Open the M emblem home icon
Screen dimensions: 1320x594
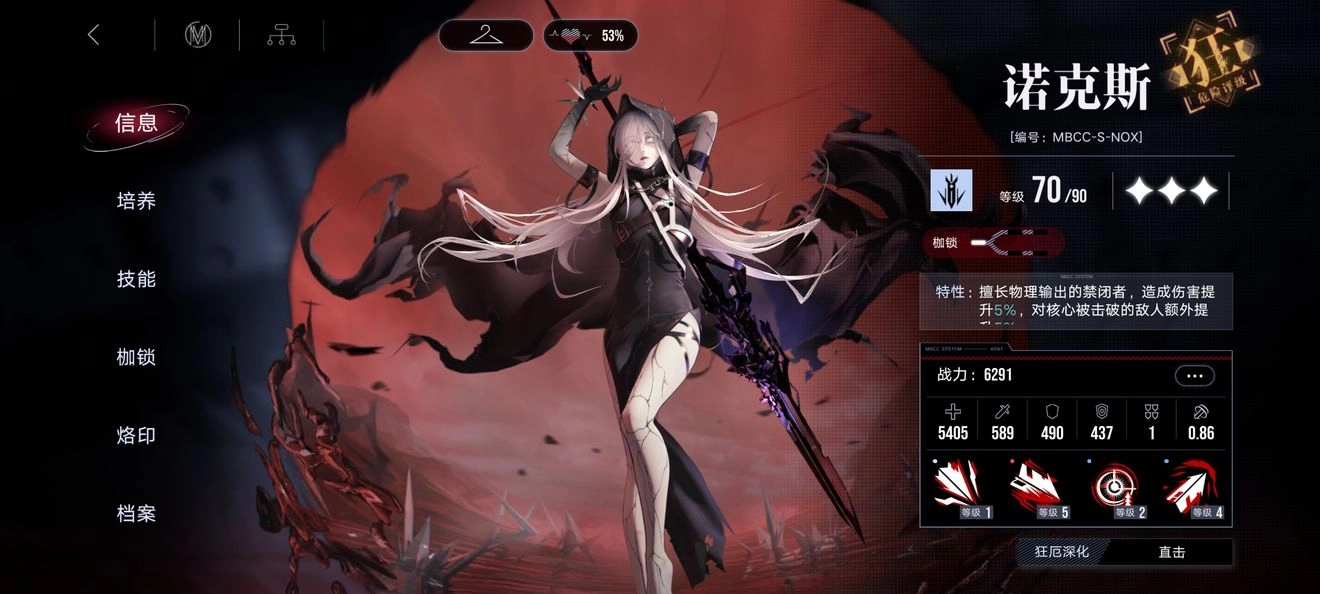[x=198, y=35]
